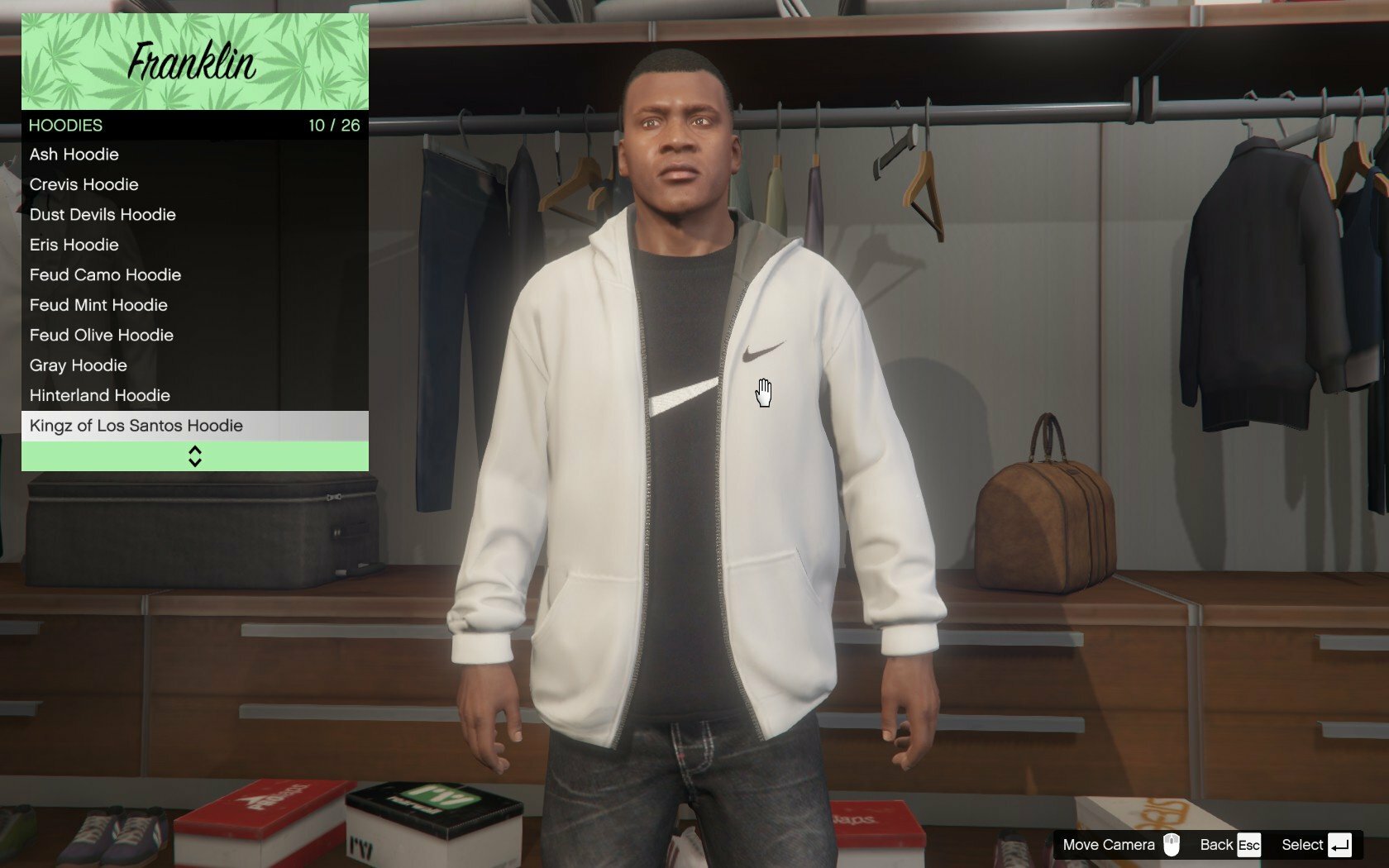
Task: Select the Feud Olive Hoodie
Action: (x=102, y=336)
